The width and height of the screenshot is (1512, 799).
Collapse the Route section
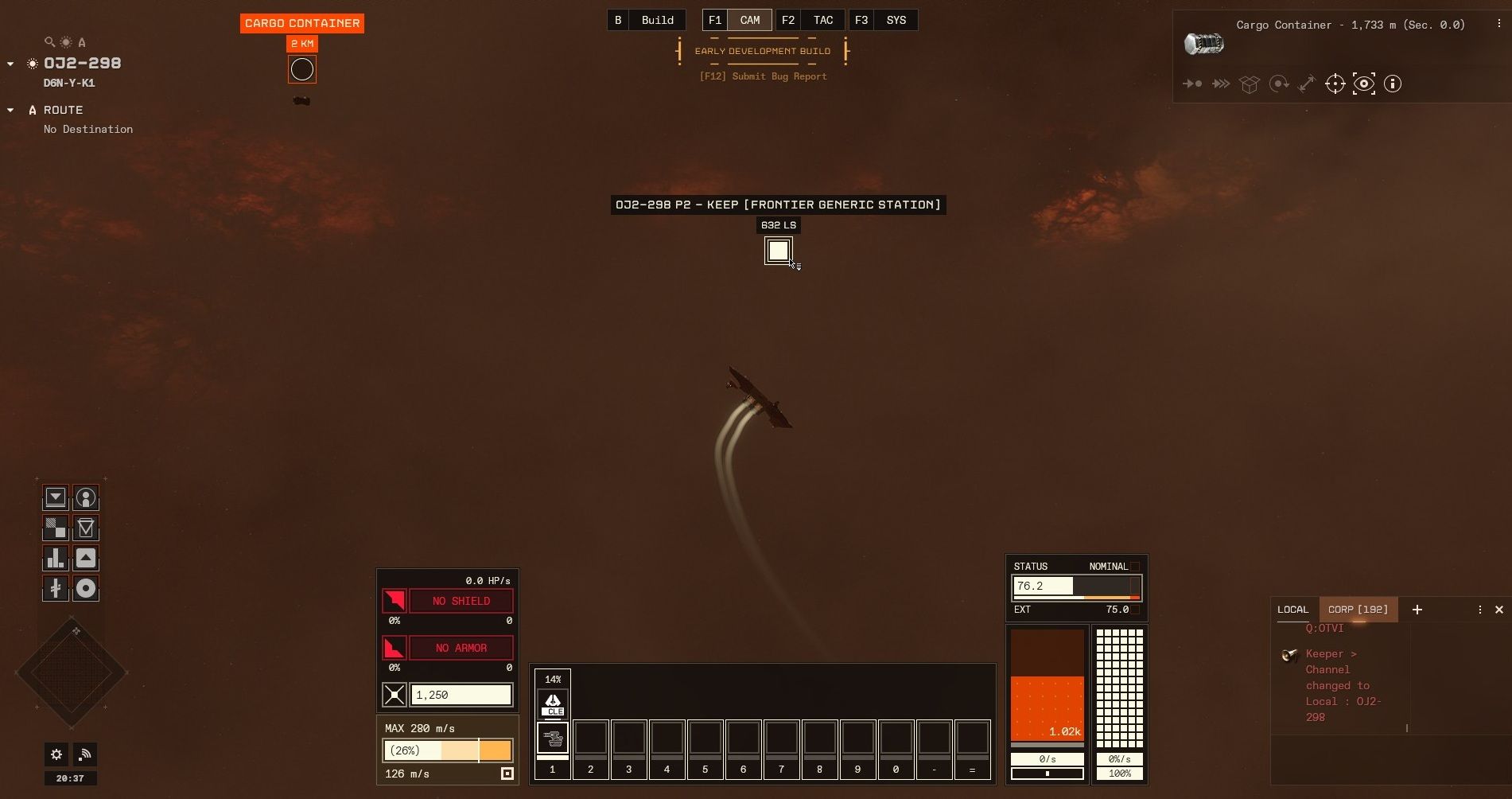pos(10,110)
